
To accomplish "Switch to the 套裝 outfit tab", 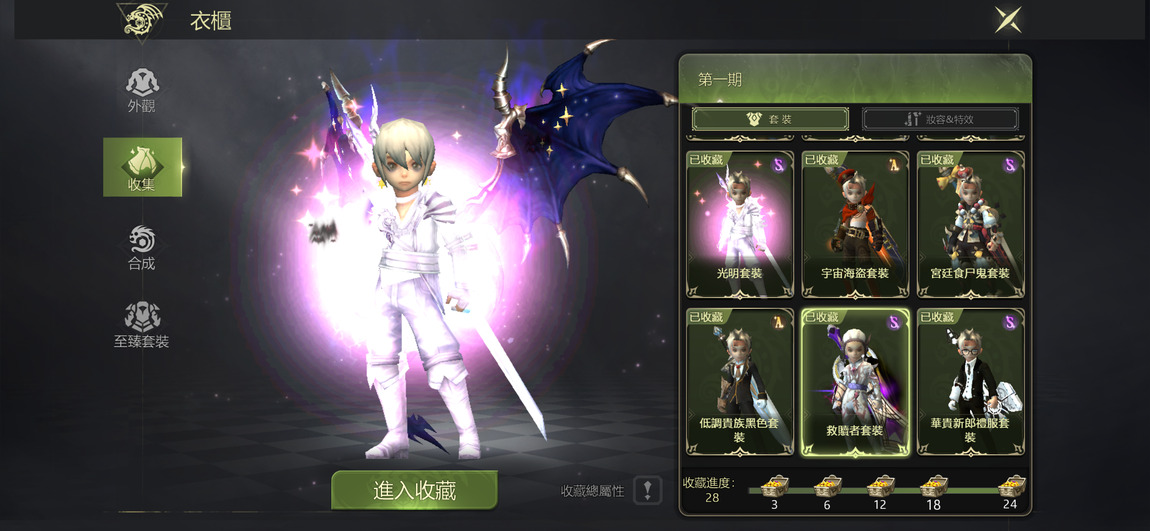I will (769, 119).
